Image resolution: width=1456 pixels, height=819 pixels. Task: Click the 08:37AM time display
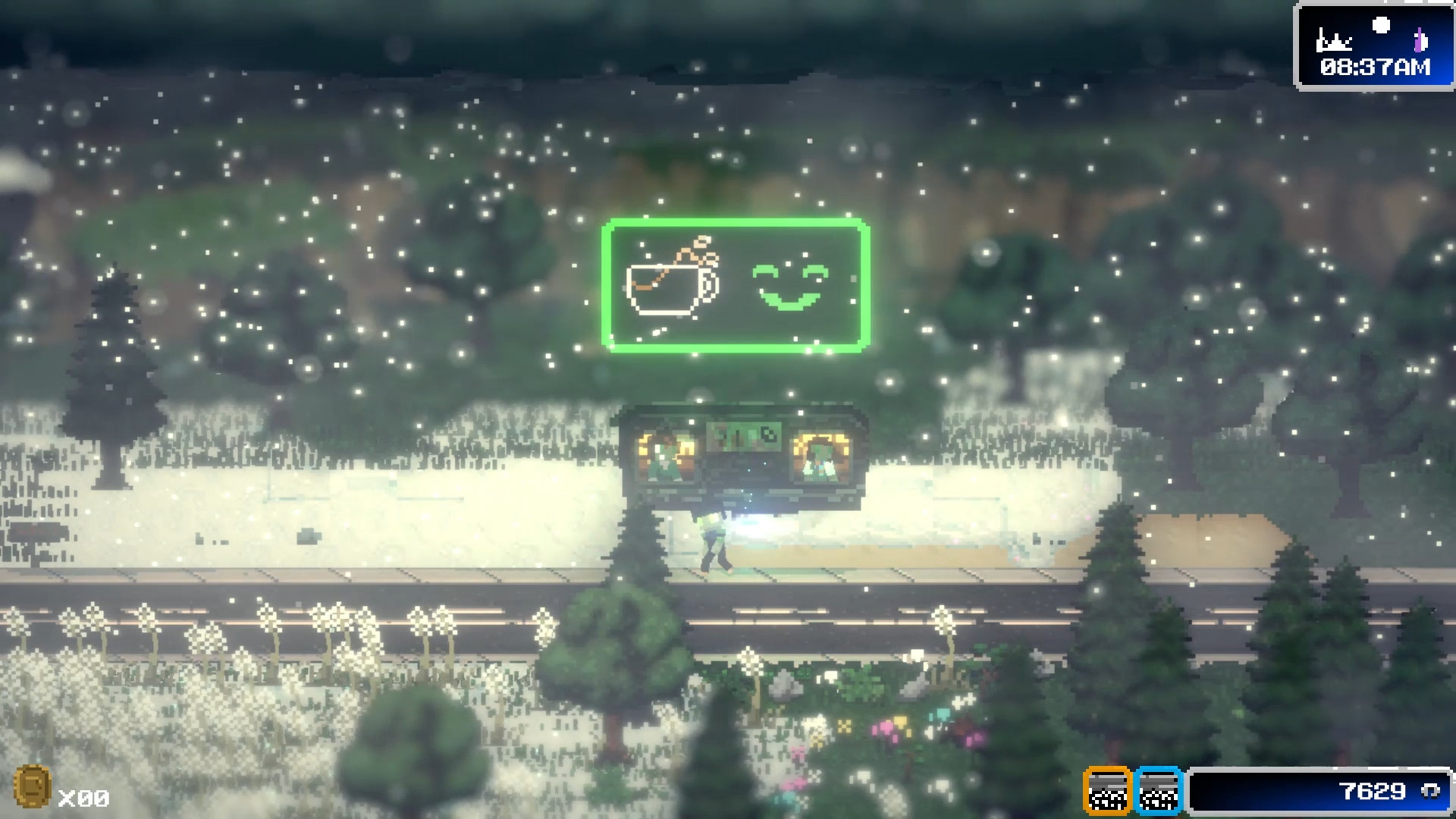[1374, 67]
